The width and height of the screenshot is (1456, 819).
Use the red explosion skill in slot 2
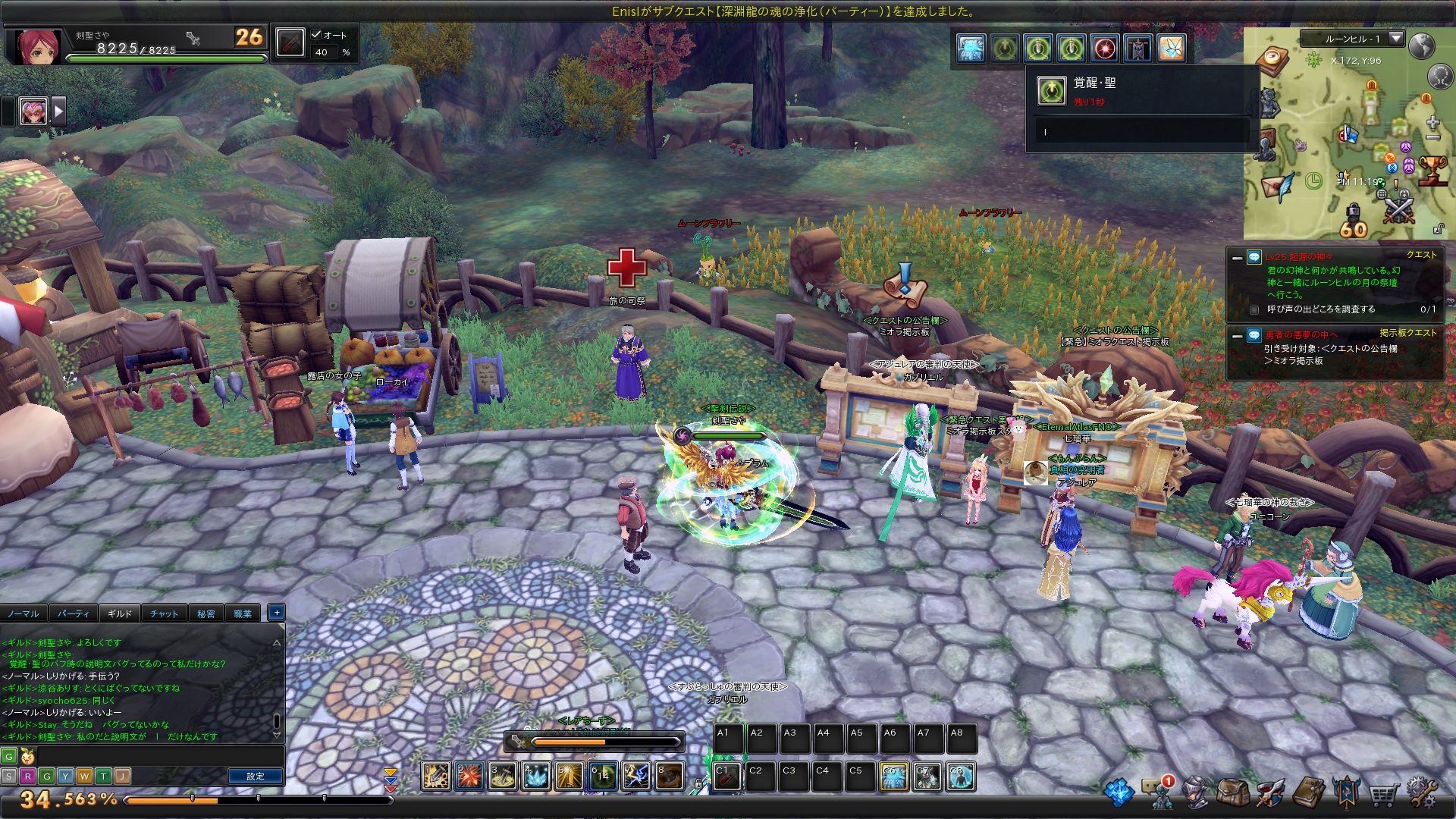pyautogui.click(x=469, y=777)
